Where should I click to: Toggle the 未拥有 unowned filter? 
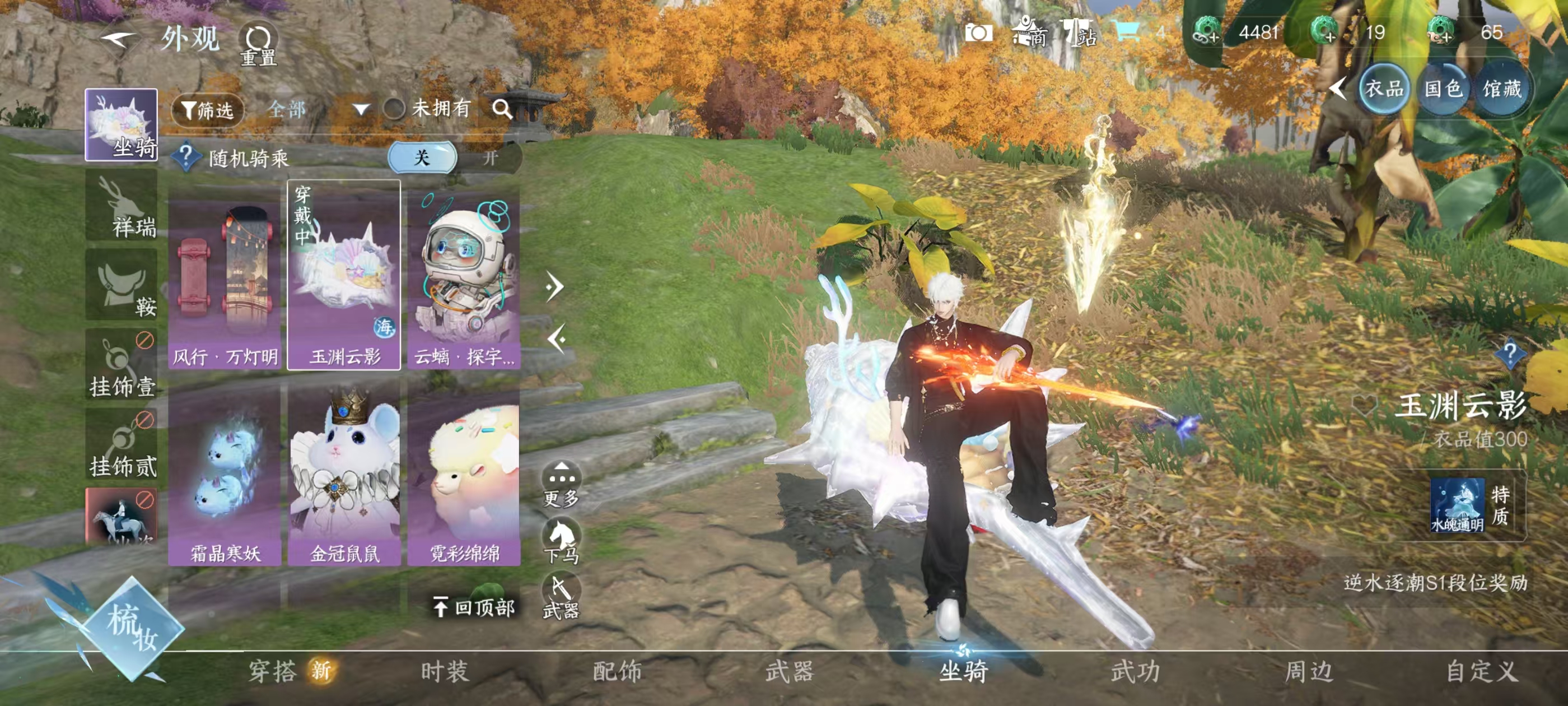(394, 109)
